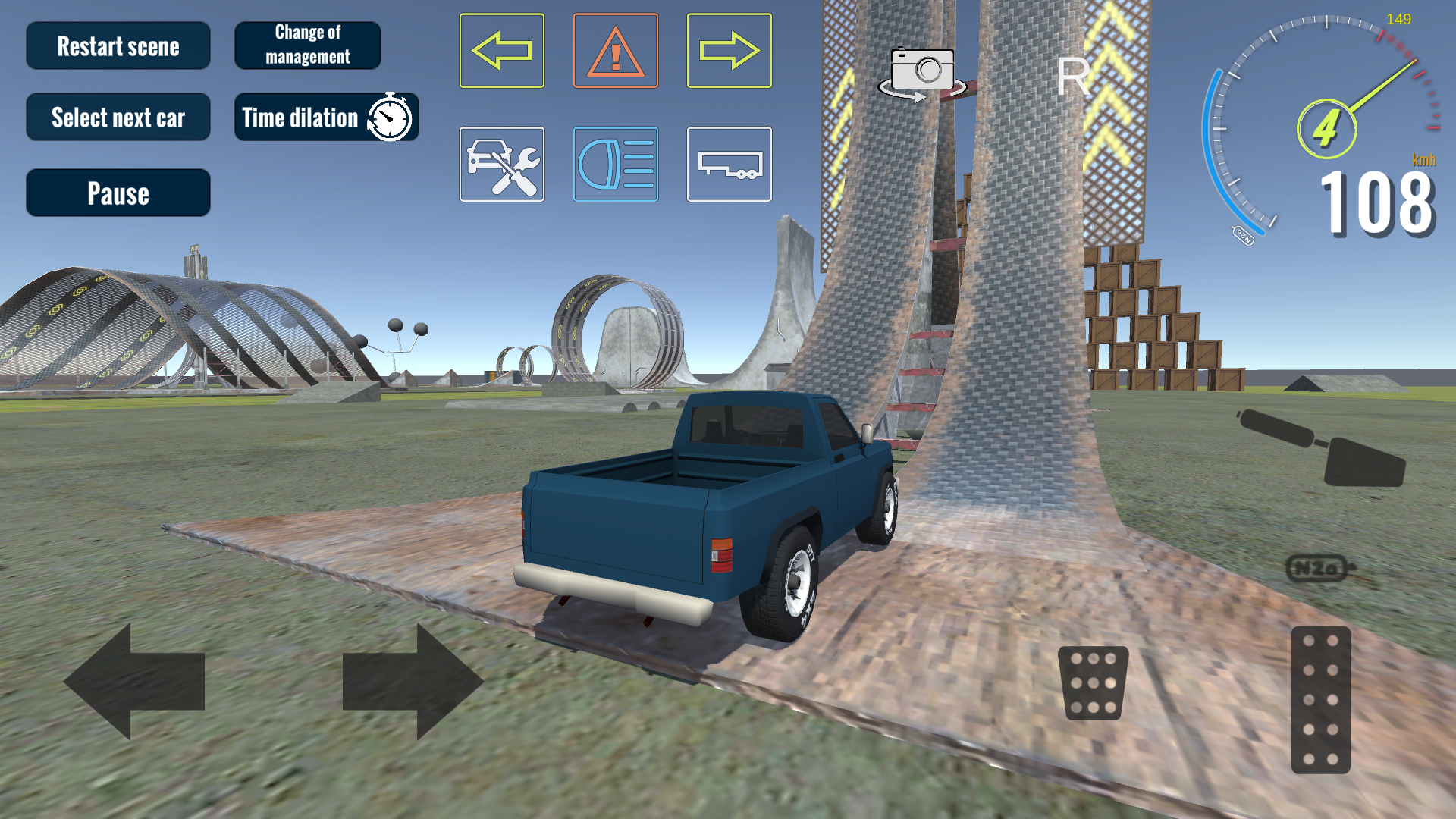
Task: Open the vehicle repair tools panel
Action: (x=502, y=165)
